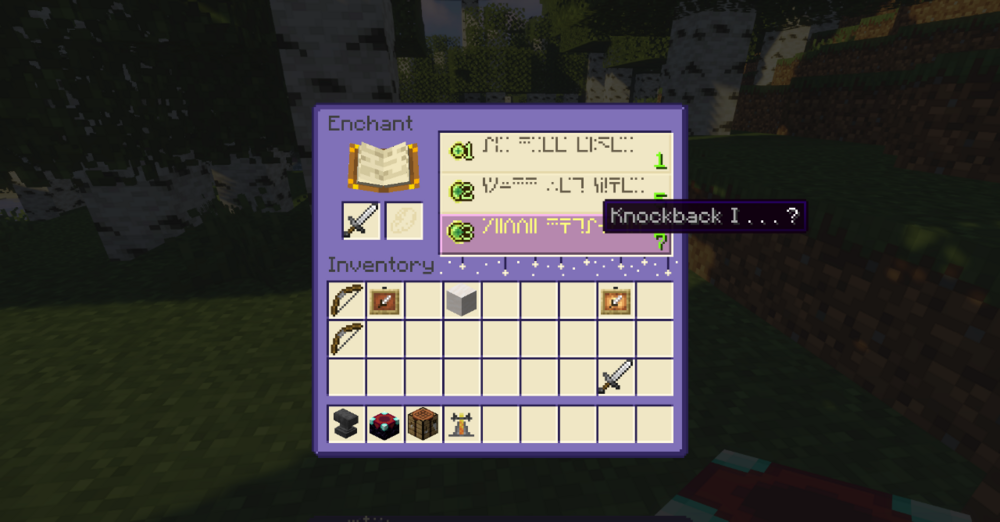
Task: Select the item frame next to the bow
Action: [385, 299]
